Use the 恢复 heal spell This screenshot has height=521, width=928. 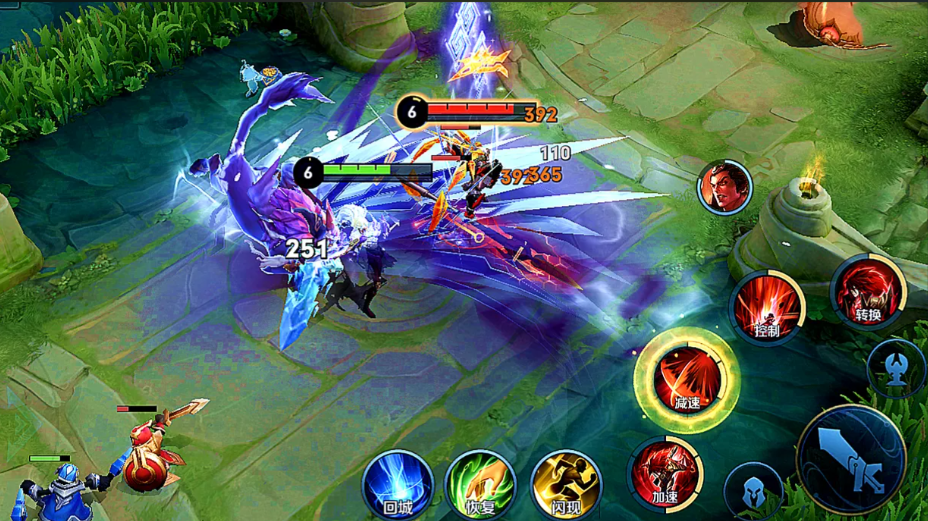[481, 484]
